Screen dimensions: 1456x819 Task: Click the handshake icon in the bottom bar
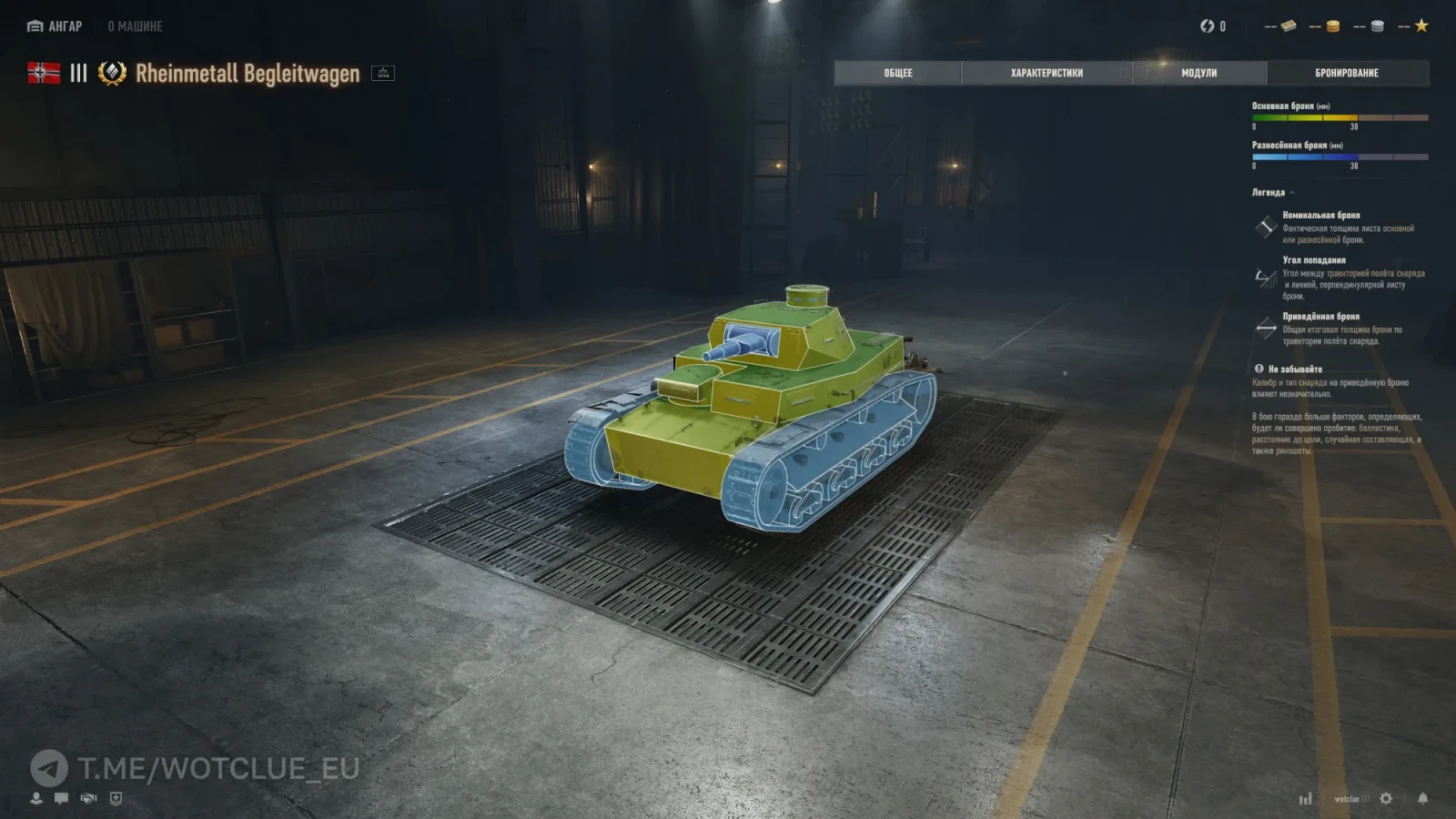coord(88,798)
